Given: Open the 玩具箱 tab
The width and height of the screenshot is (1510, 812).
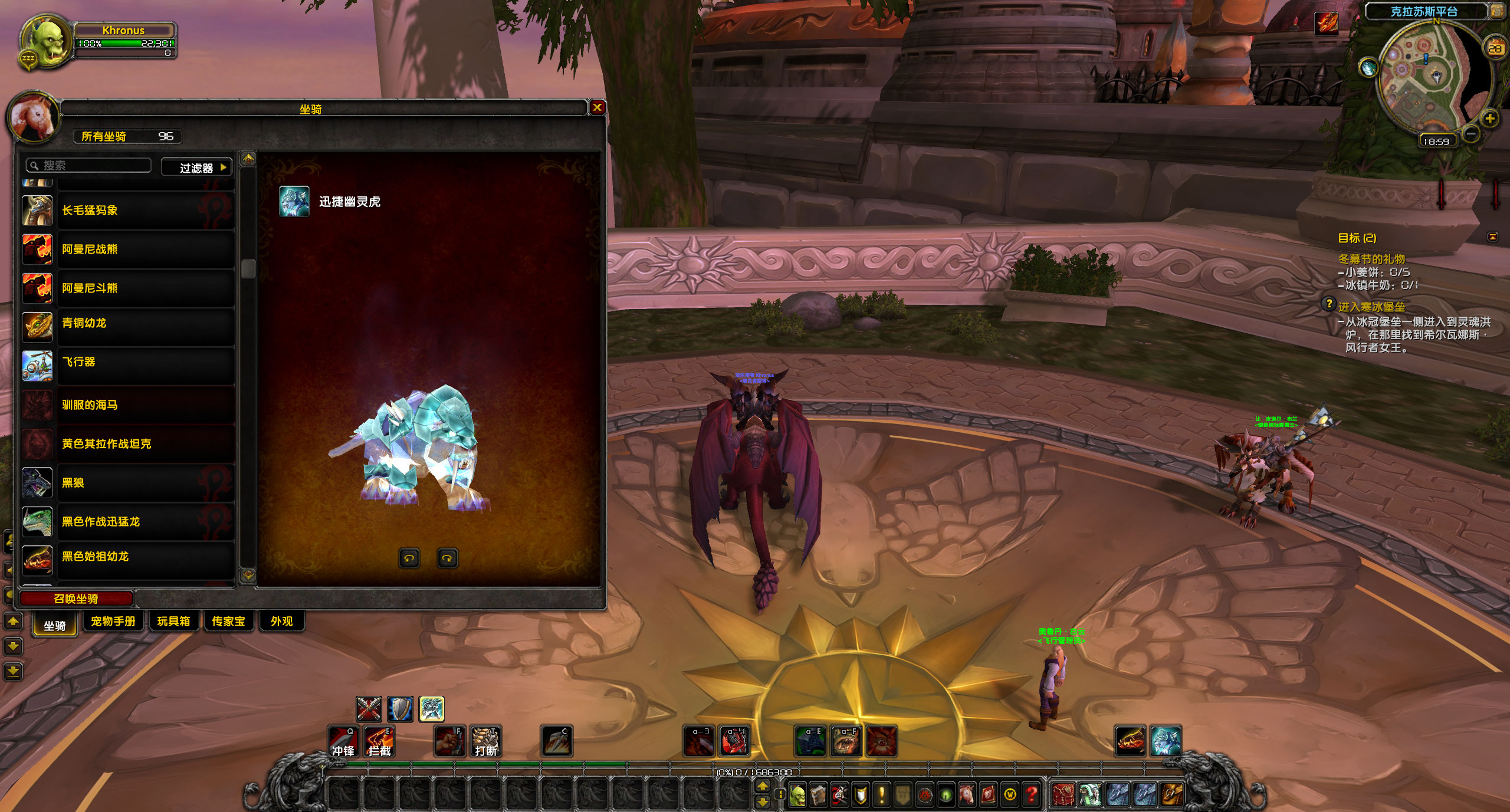Looking at the screenshot, I should point(173,622).
